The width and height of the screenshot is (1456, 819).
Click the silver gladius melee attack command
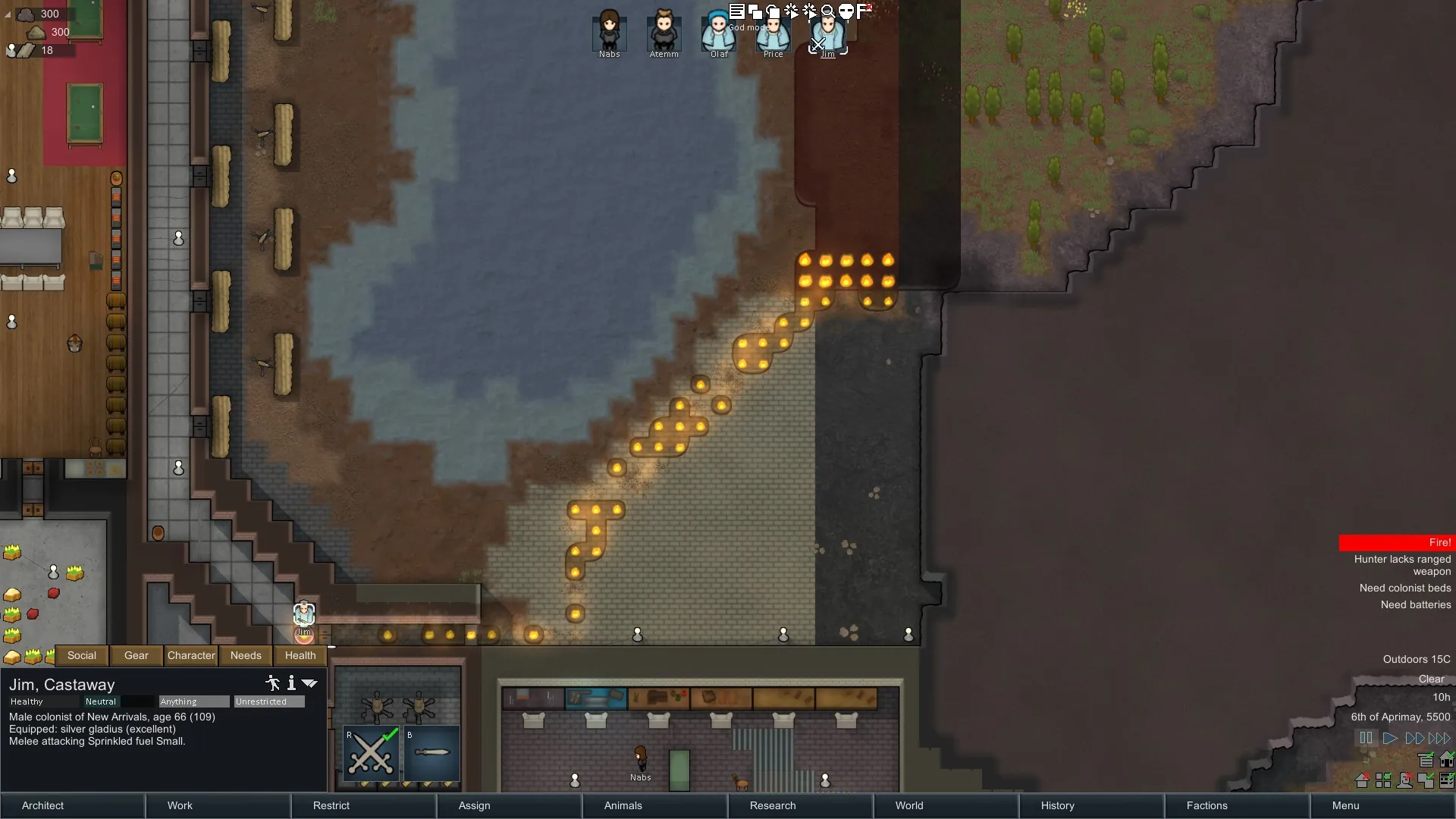(432, 753)
